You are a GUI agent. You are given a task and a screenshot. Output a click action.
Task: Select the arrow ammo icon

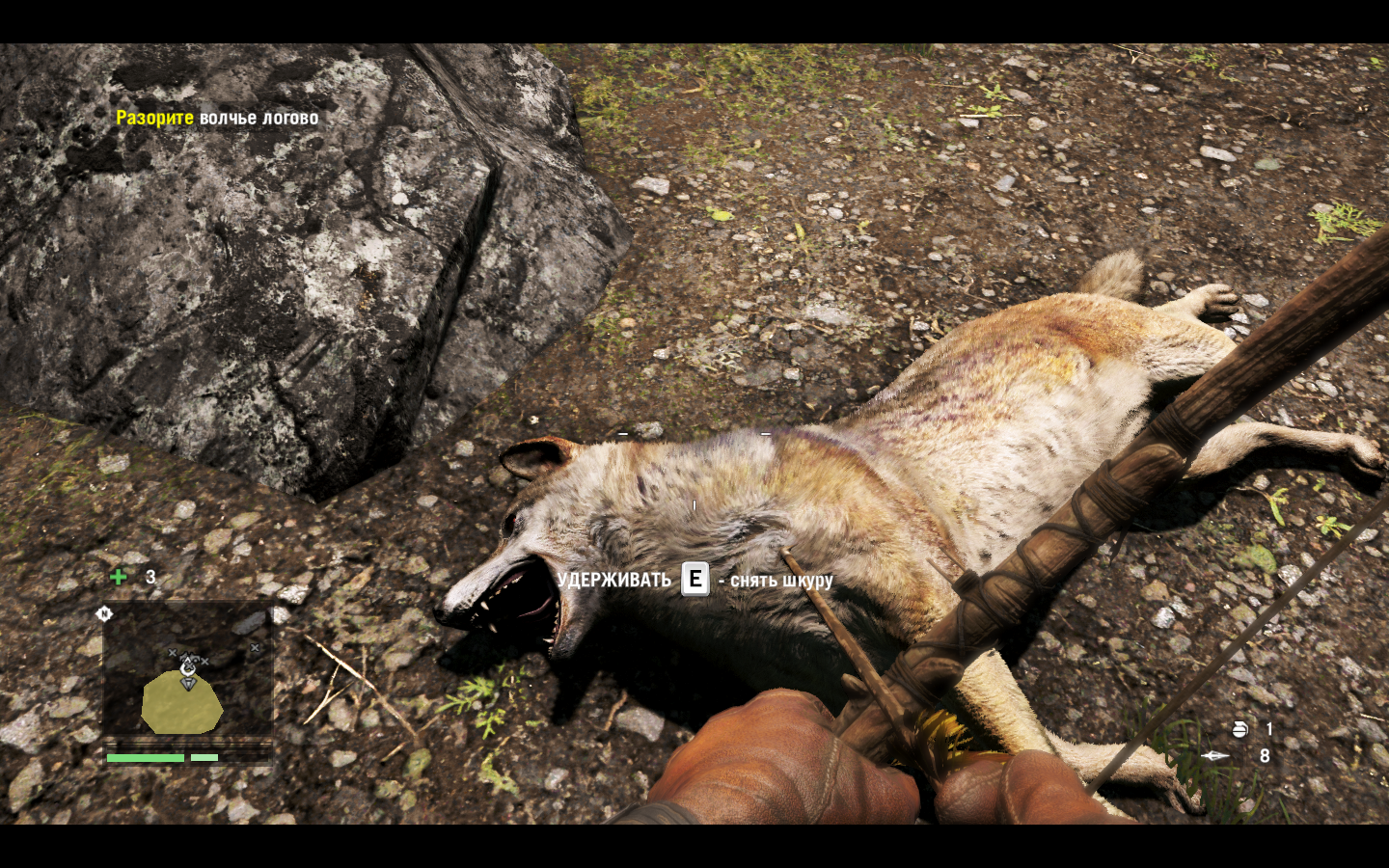1214,756
